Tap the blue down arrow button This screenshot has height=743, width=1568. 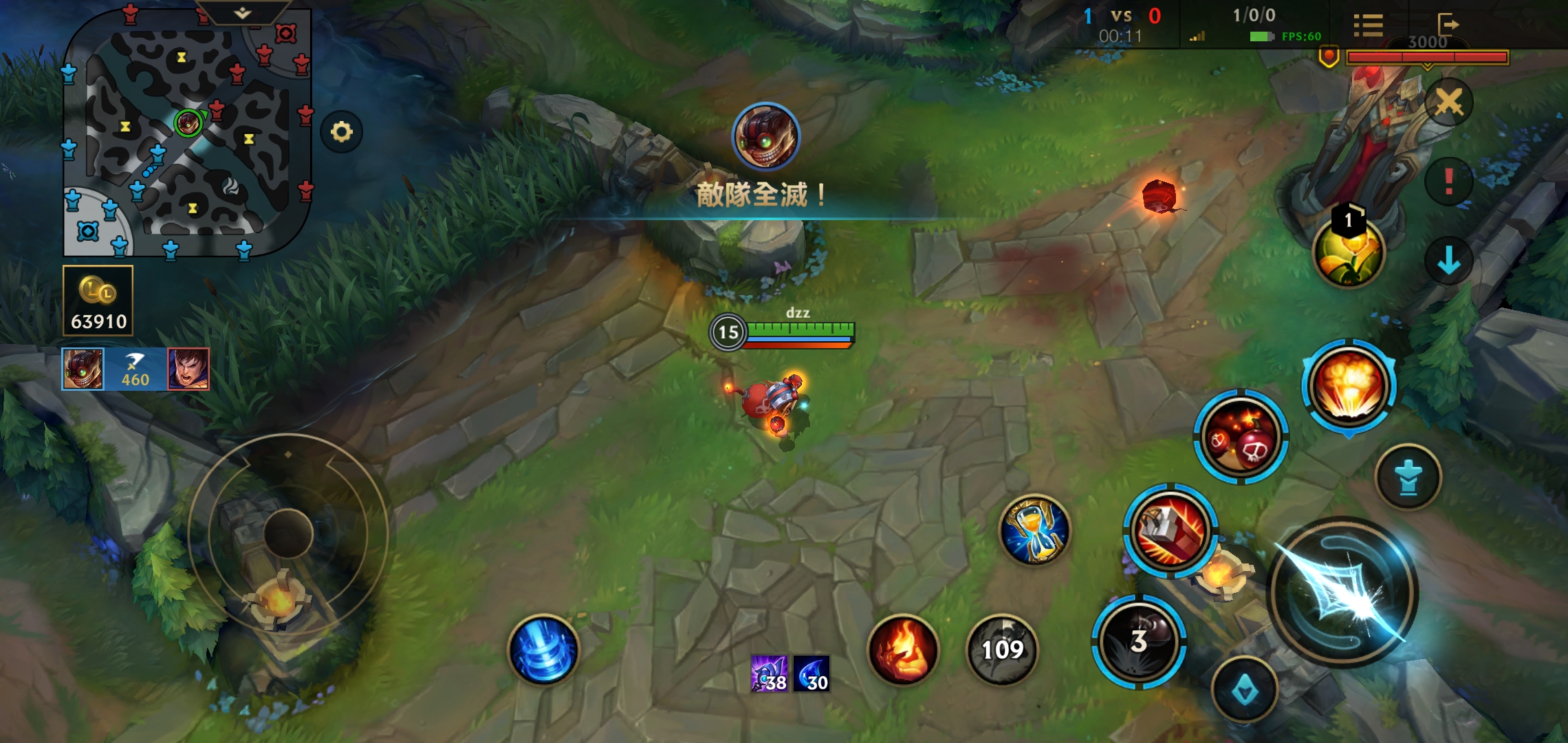pyautogui.click(x=1448, y=261)
